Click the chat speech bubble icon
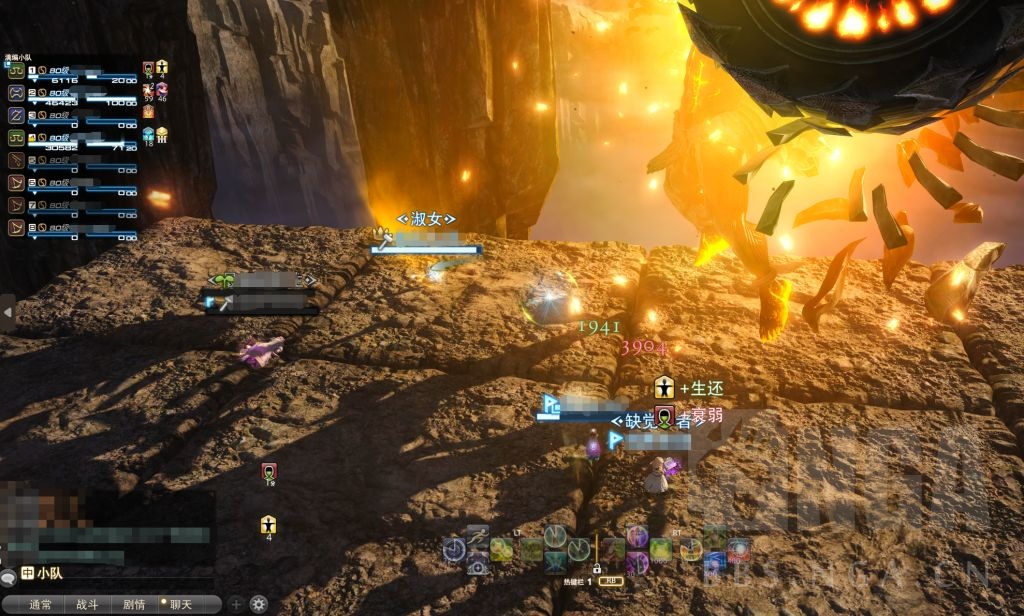 [x=8, y=578]
